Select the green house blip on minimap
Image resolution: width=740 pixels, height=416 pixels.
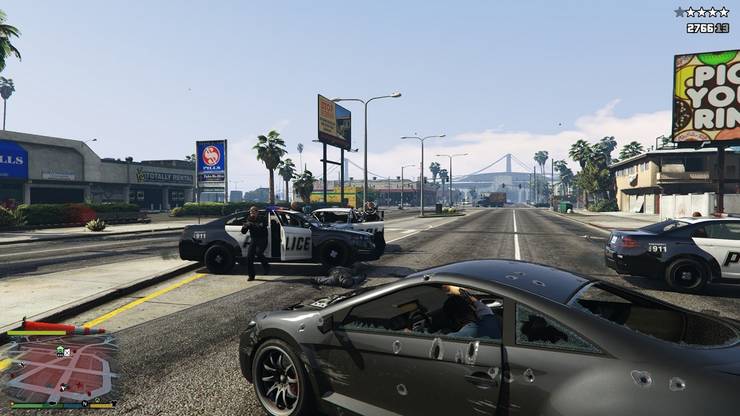(60, 351)
